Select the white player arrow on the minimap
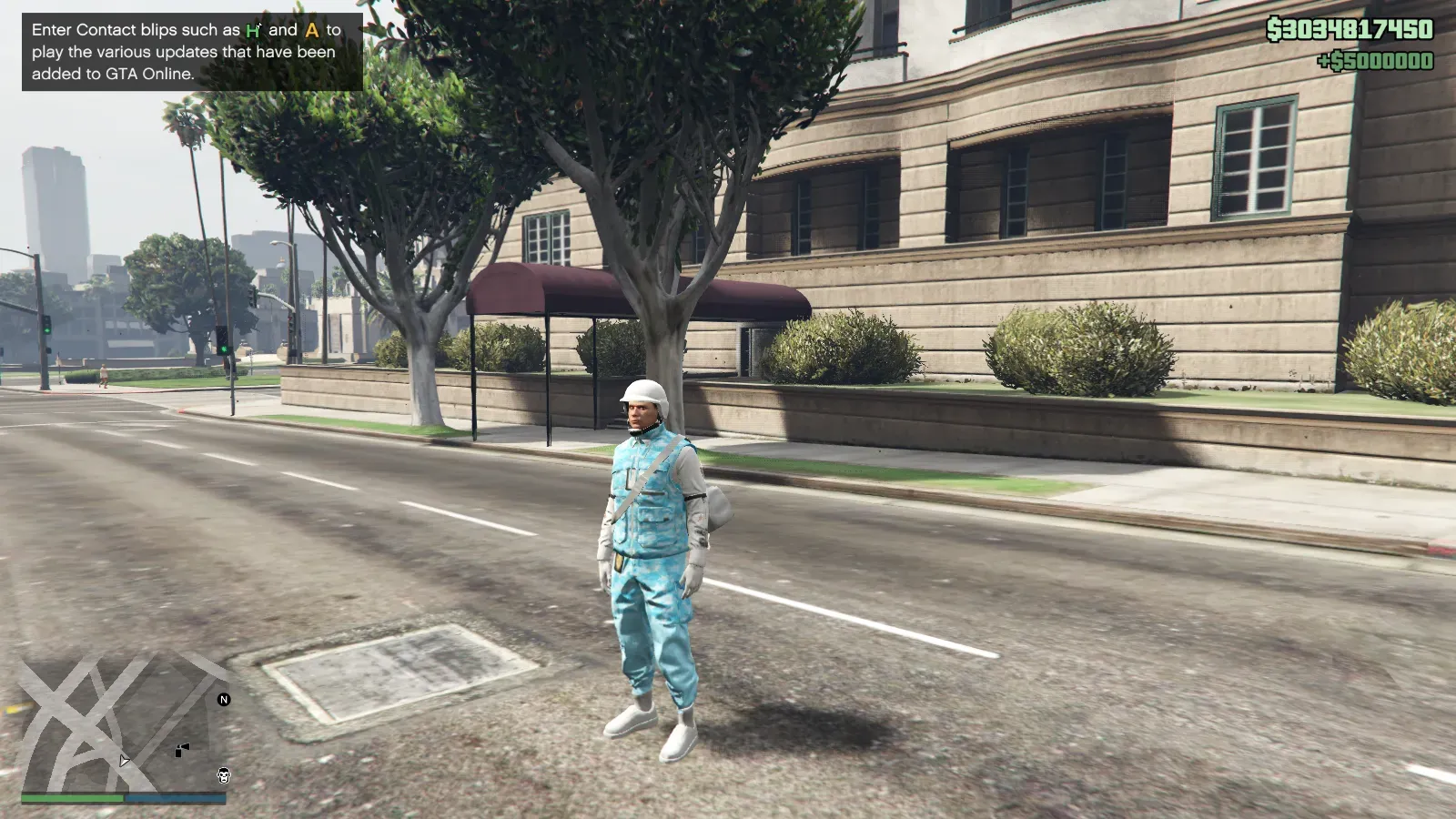The width and height of the screenshot is (1456, 819). point(125,761)
